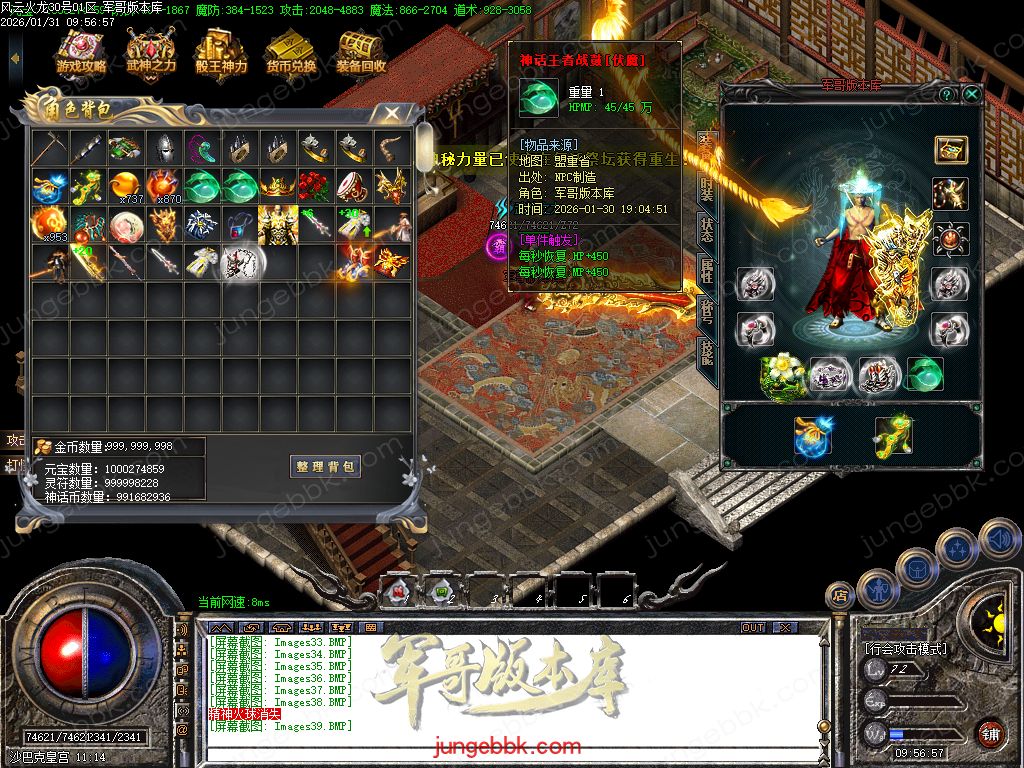Click the 整理背包 sort bag button
Viewport: 1024px width, 768px height.
click(326, 466)
